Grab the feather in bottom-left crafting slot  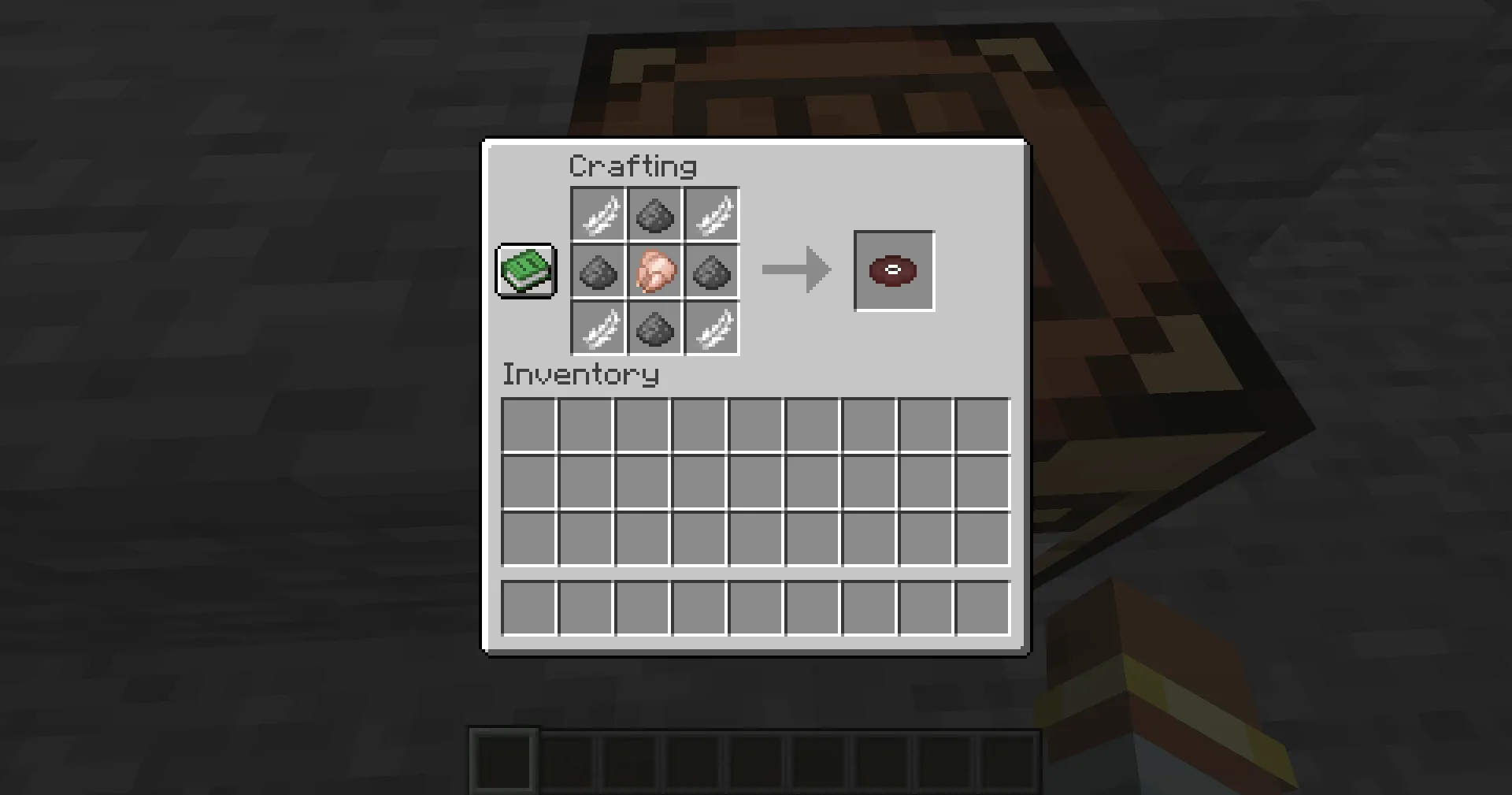tap(598, 329)
